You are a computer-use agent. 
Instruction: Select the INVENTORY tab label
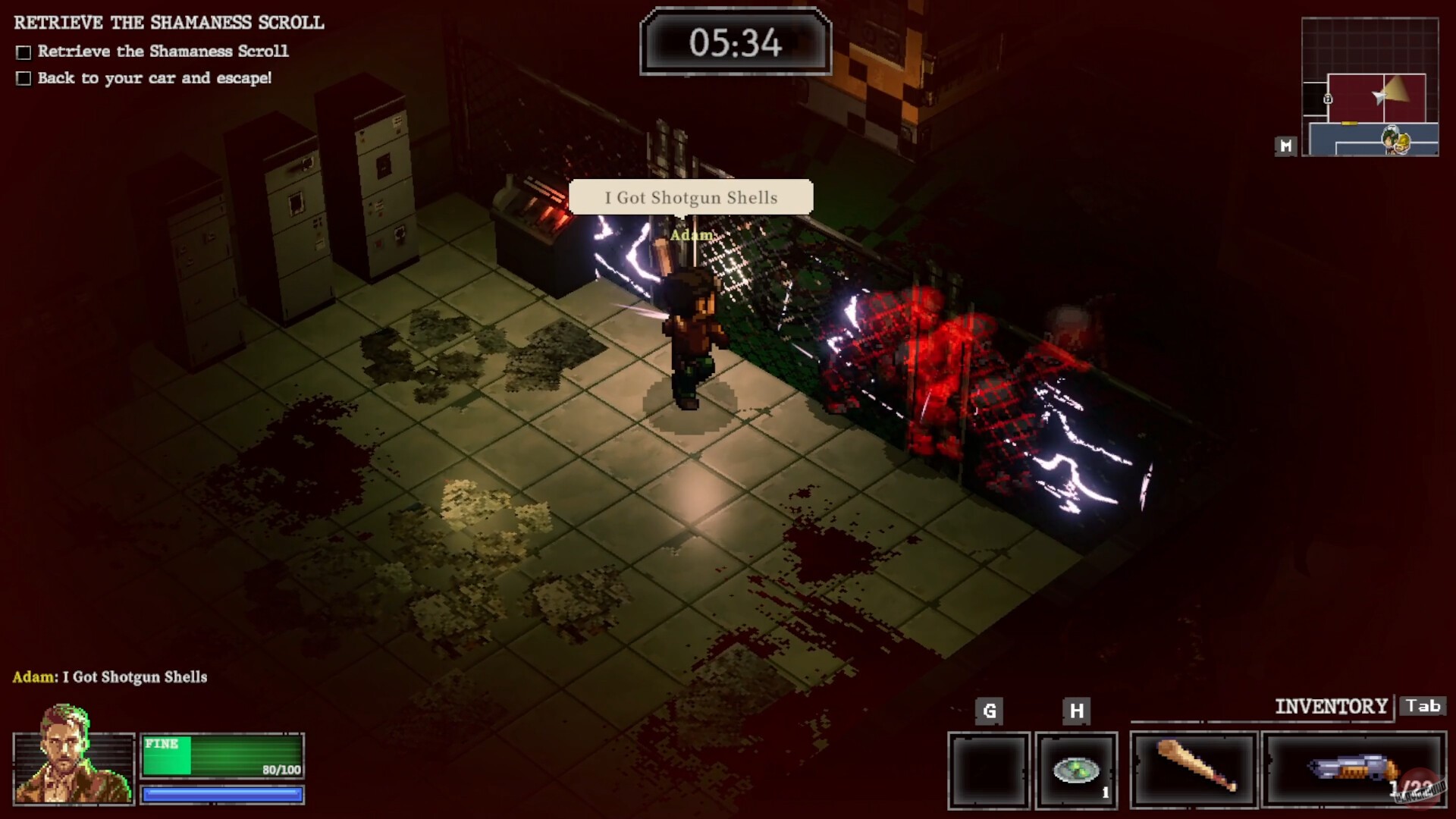point(1331,706)
